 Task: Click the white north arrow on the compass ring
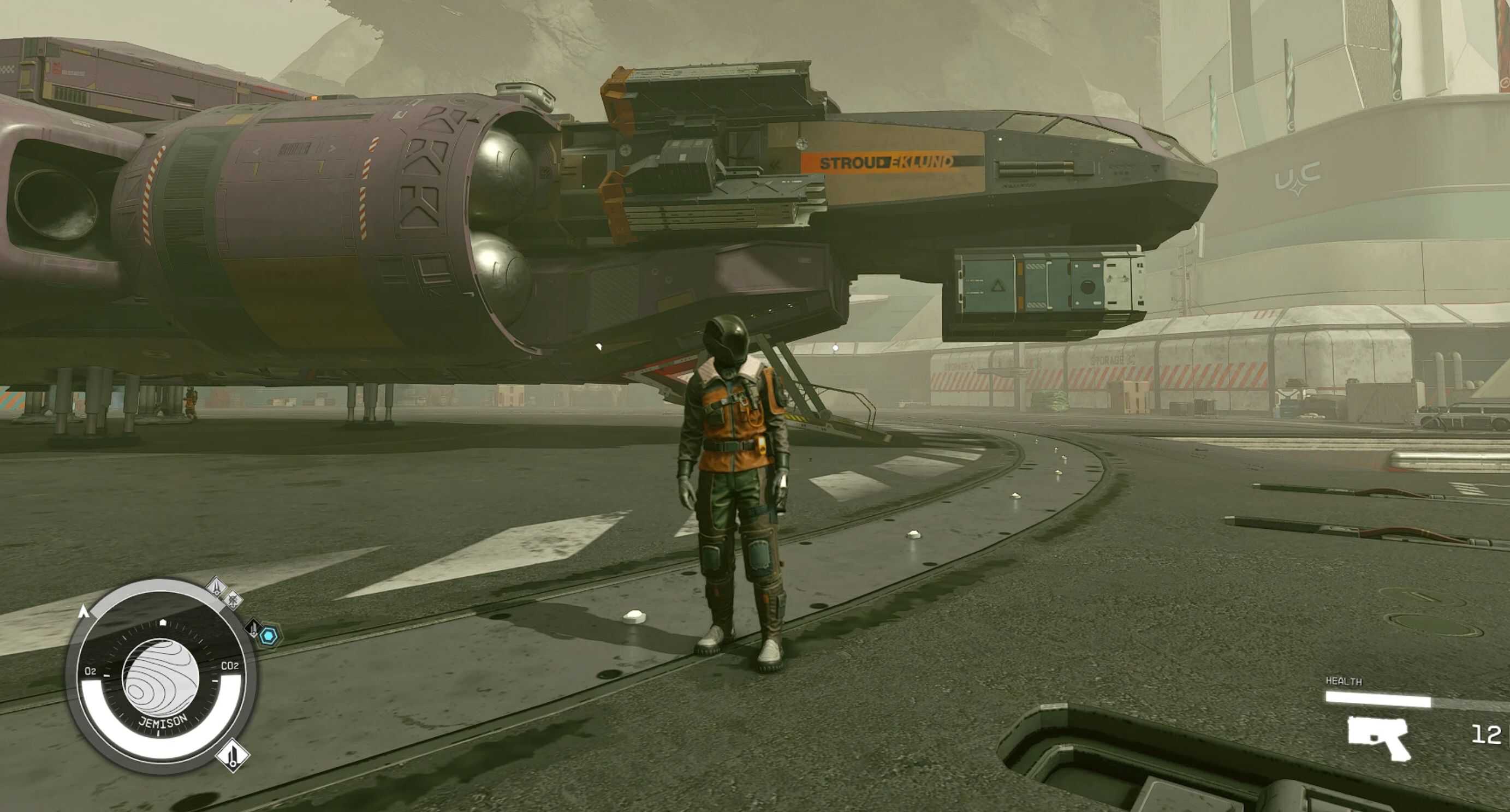[x=83, y=612]
